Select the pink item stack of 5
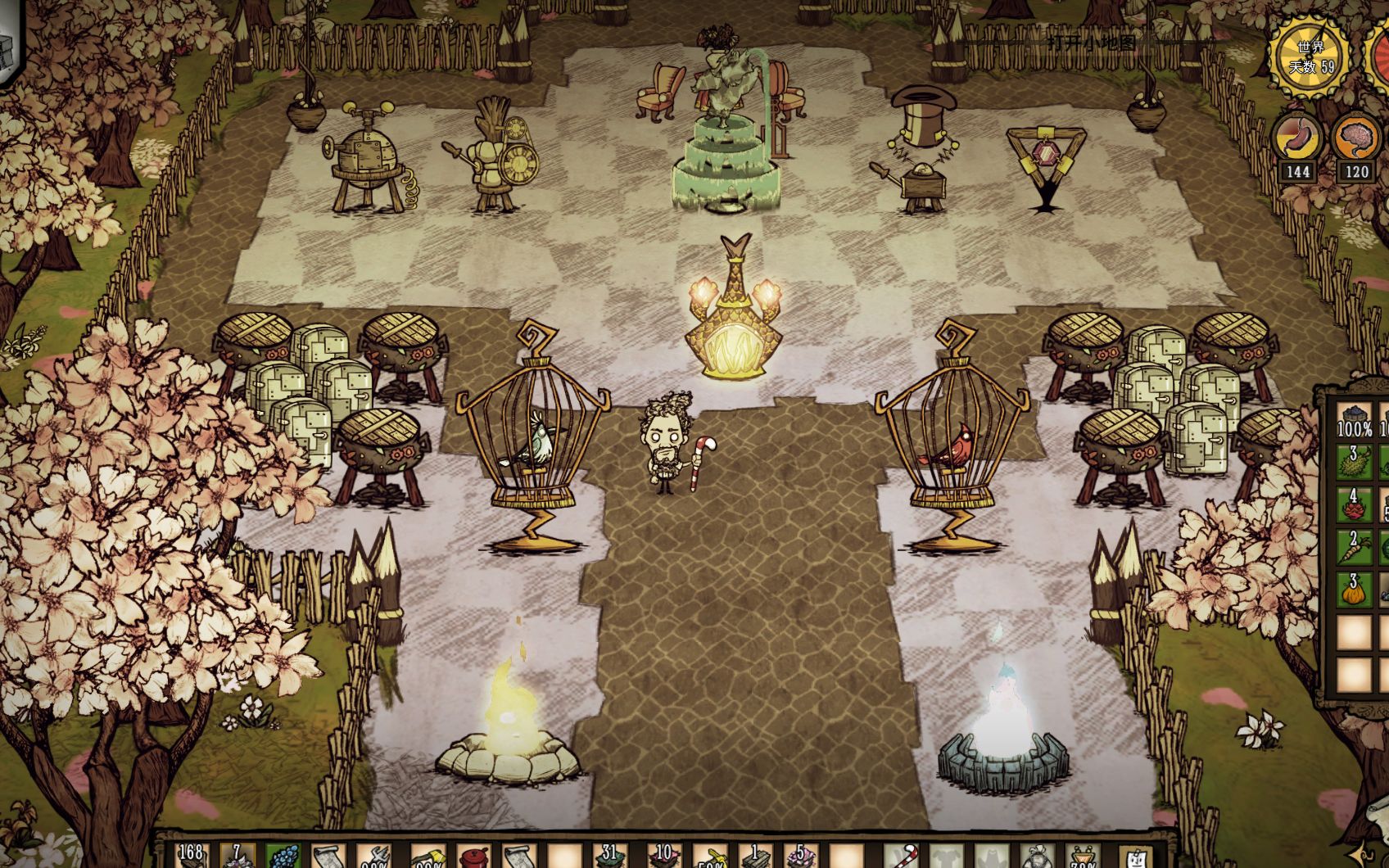The image size is (1389, 868). click(800, 857)
